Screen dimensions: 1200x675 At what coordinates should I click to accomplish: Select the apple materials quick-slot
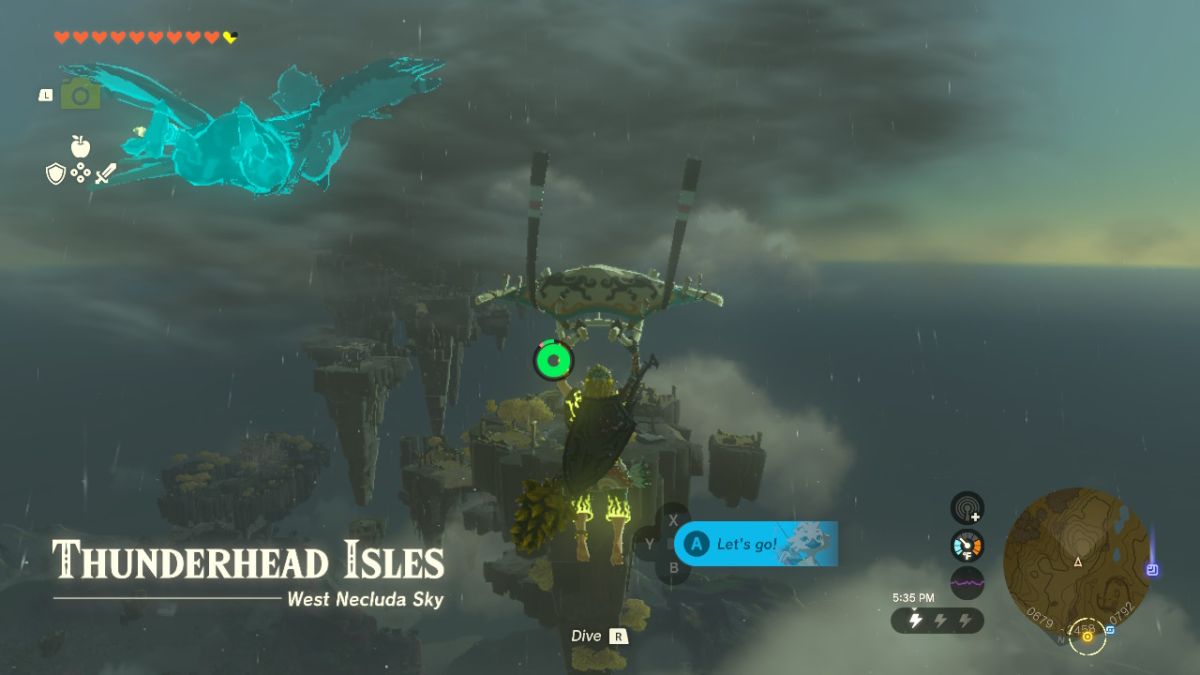80,147
